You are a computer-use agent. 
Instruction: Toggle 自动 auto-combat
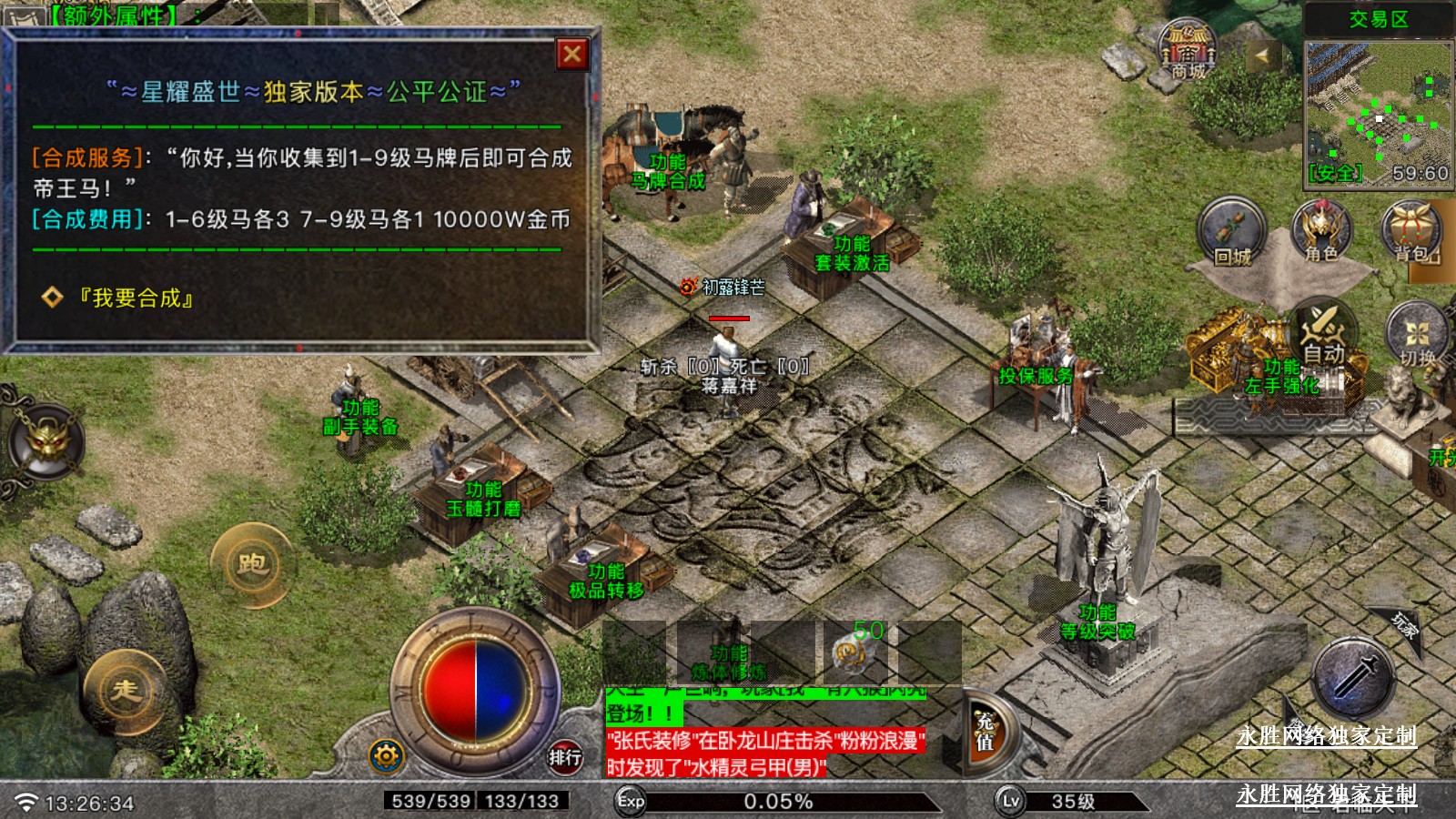tap(1322, 334)
